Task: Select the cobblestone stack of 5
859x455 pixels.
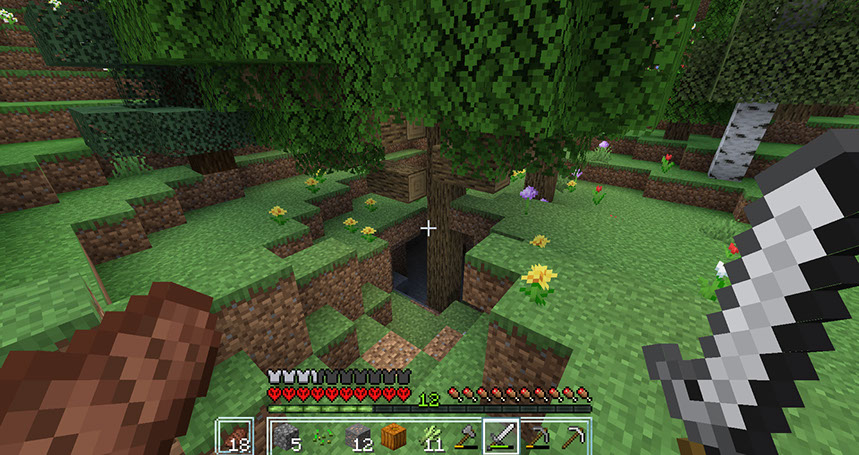Action: tap(286, 436)
